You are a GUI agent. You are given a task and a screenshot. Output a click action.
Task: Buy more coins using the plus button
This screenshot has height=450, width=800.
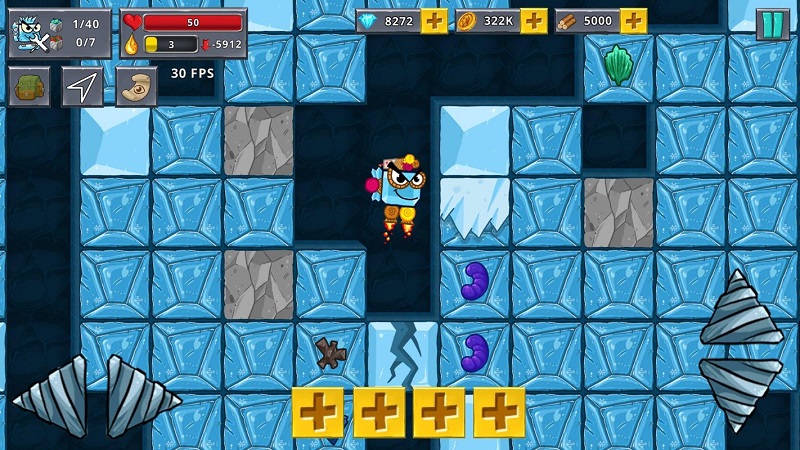[x=534, y=21]
